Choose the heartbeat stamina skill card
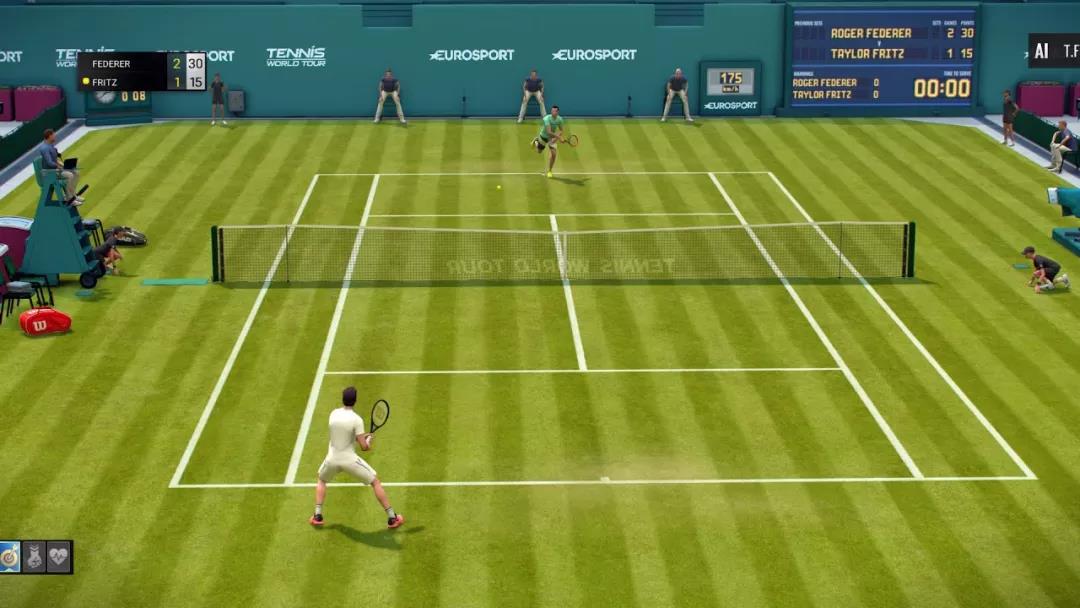The image size is (1080, 608). point(60,557)
